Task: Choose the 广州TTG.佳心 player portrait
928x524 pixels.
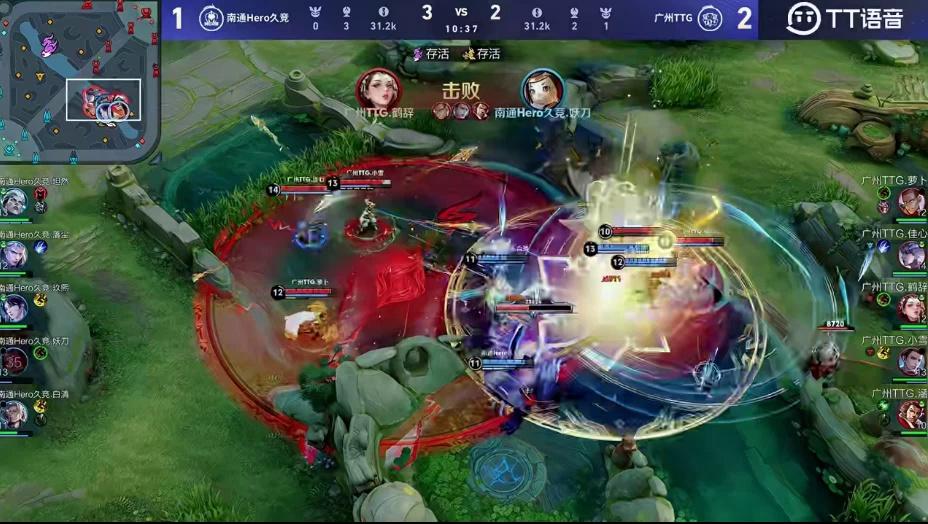Action: [911, 255]
